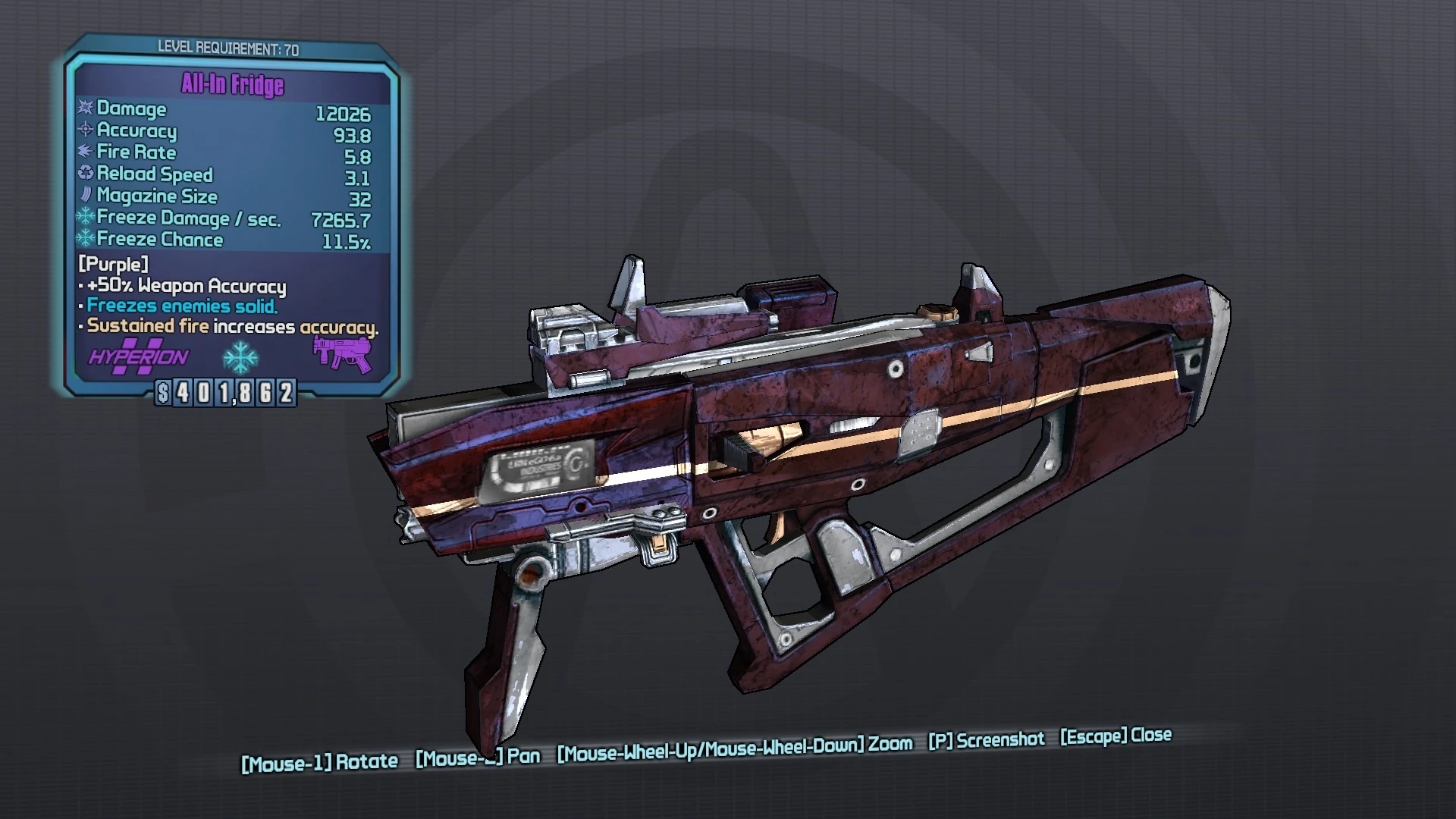Select the Freezes enemies solid effect line
Image resolution: width=1456 pixels, height=819 pixels.
coord(180,306)
